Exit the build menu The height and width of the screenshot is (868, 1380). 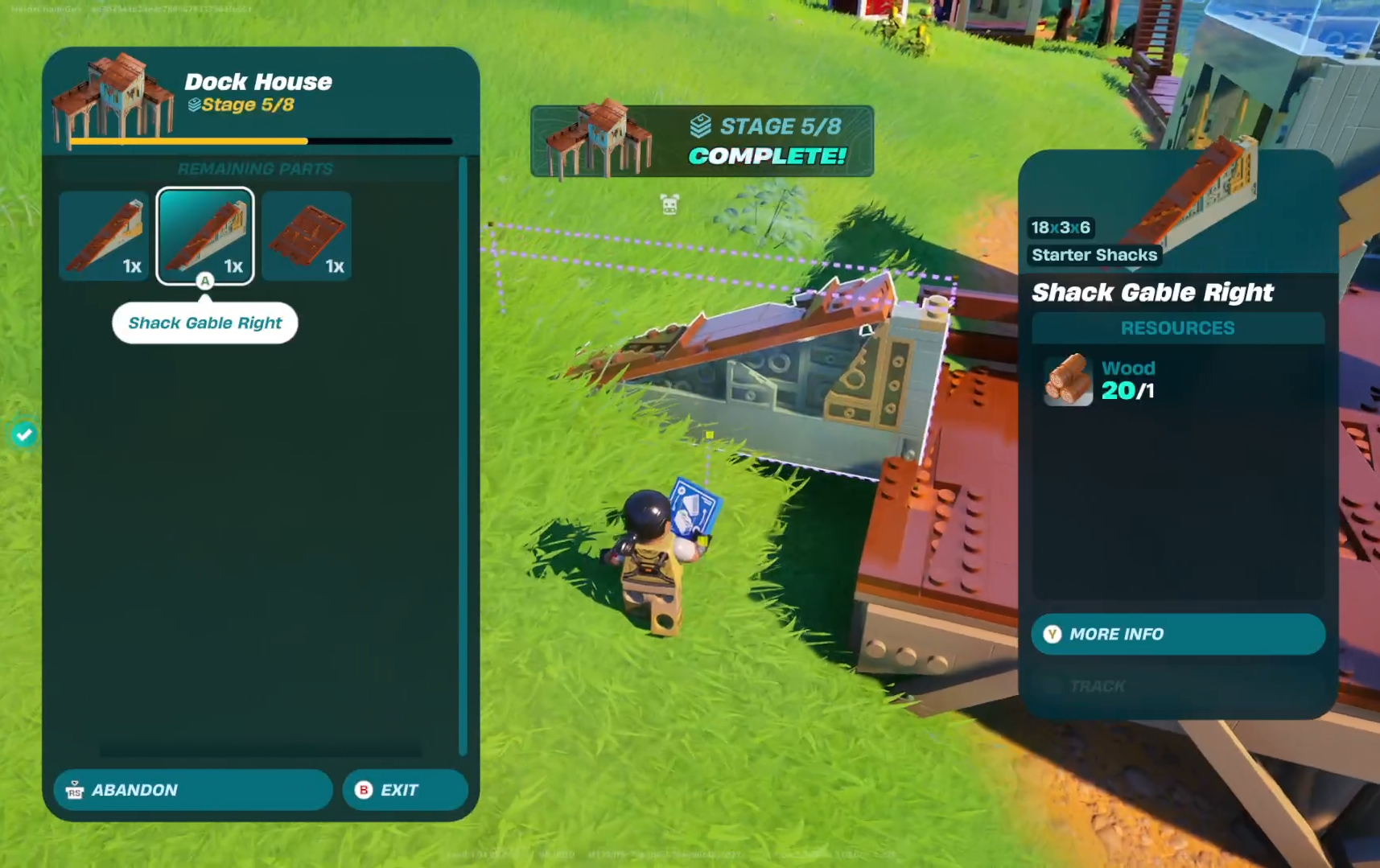tap(405, 790)
